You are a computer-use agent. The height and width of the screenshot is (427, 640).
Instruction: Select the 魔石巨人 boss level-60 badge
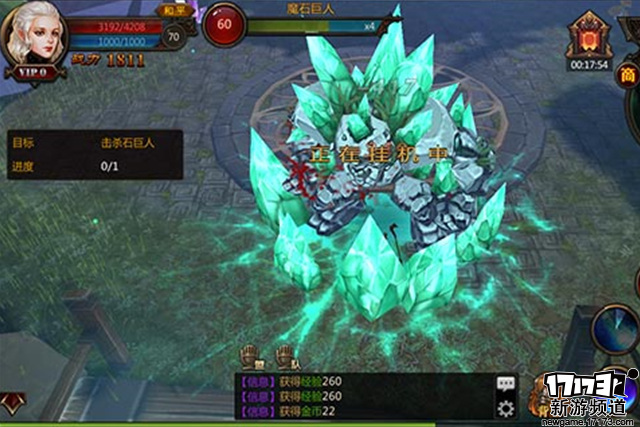pyautogui.click(x=225, y=24)
